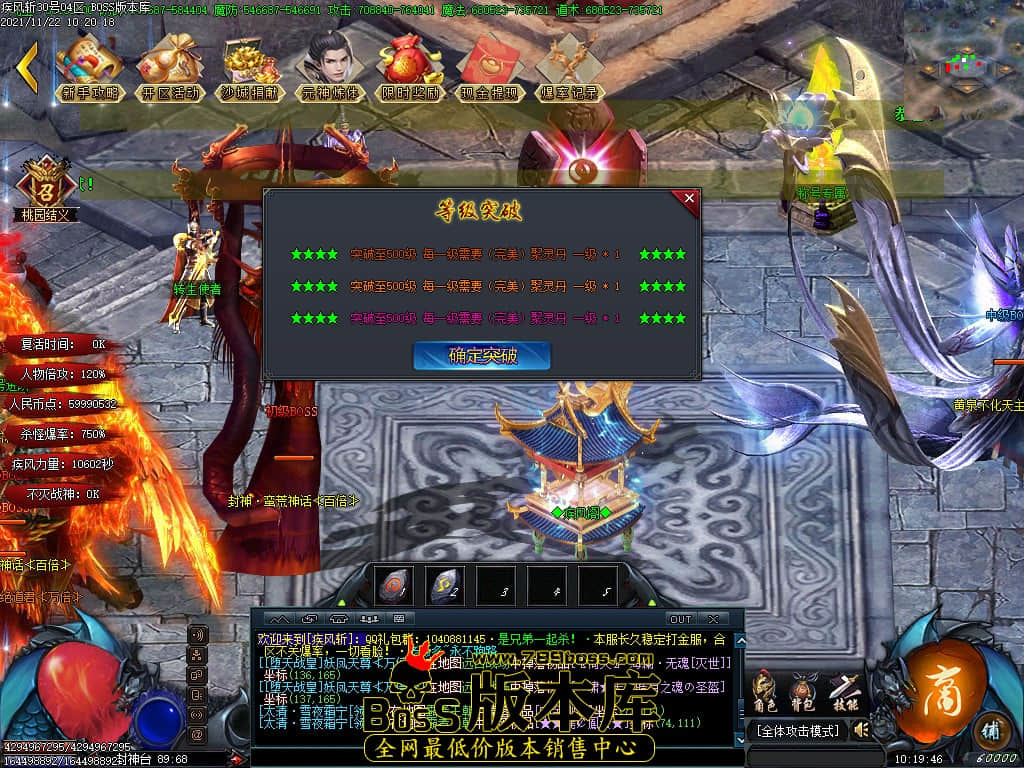
Task: Open the 新手攻略 beginner guide
Action: pyautogui.click(x=90, y=66)
